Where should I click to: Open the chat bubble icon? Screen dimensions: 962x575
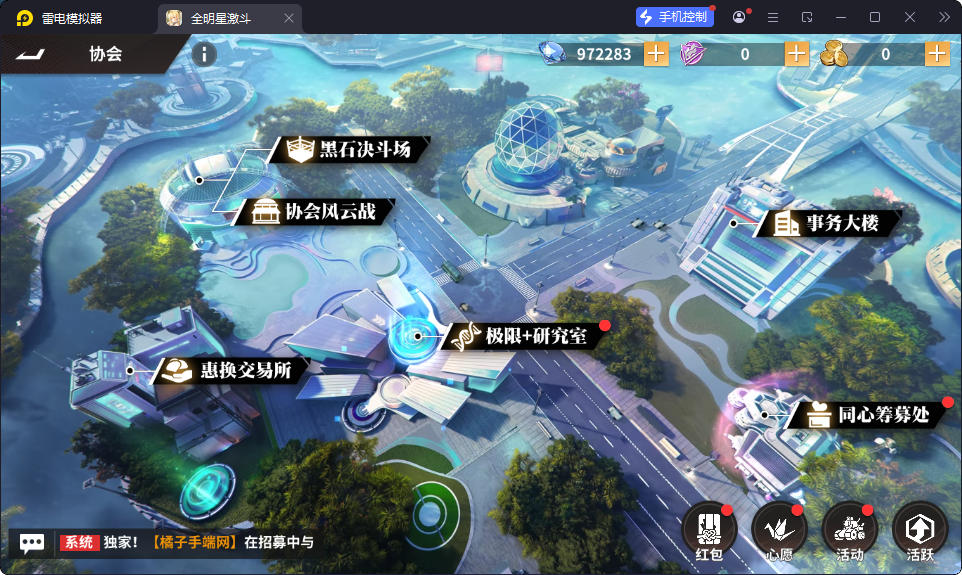32,543
